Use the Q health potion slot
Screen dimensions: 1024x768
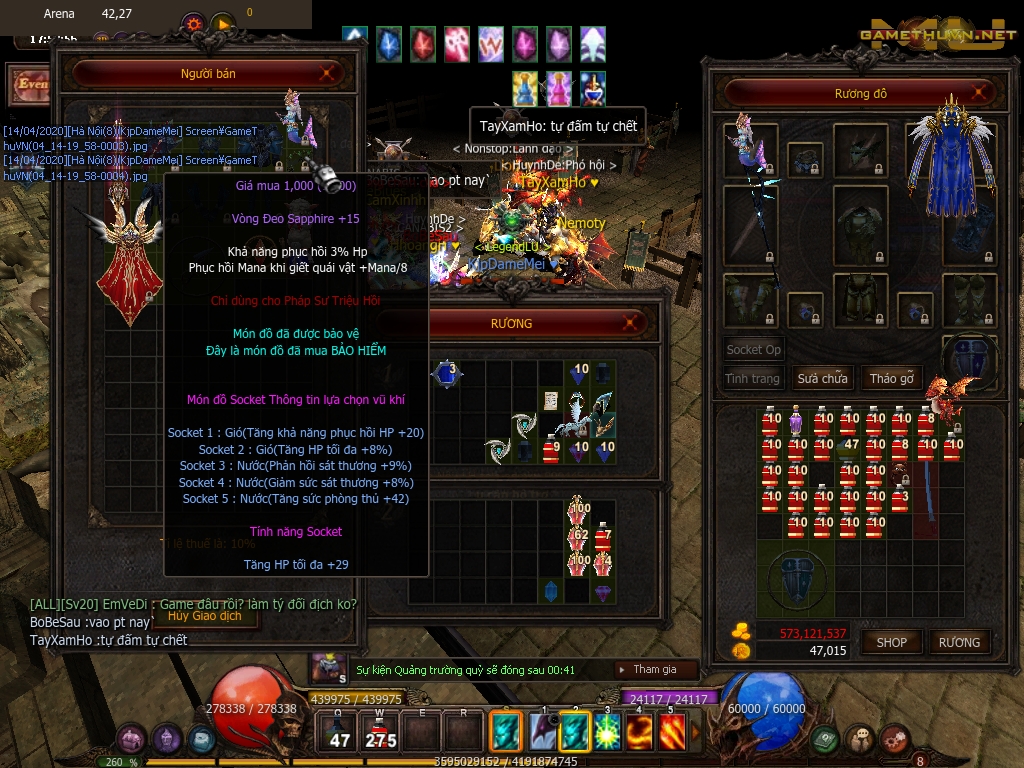(x=340, y=732)
